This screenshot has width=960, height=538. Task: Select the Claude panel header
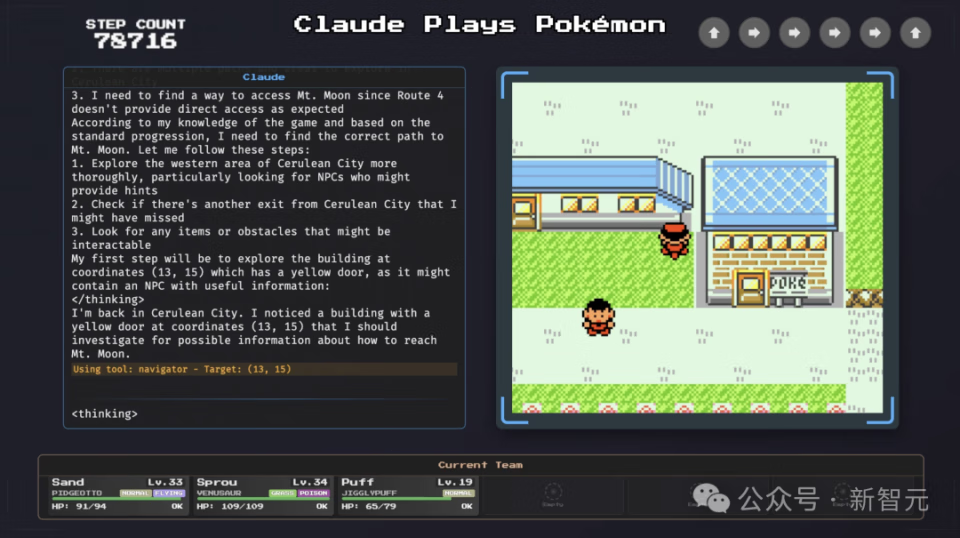click(x=264, y=77)
